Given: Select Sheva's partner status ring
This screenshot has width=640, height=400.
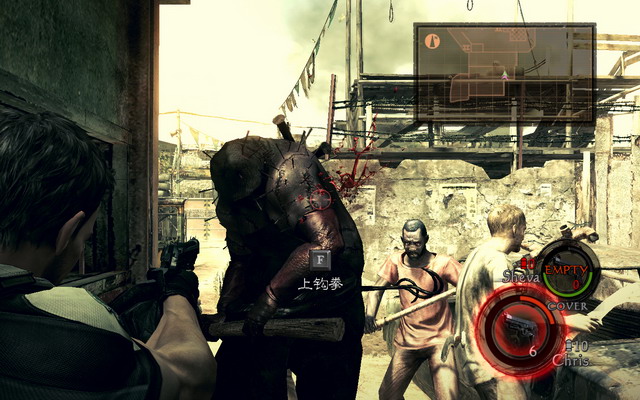Looking at the screenshot, I should (570, 269).
